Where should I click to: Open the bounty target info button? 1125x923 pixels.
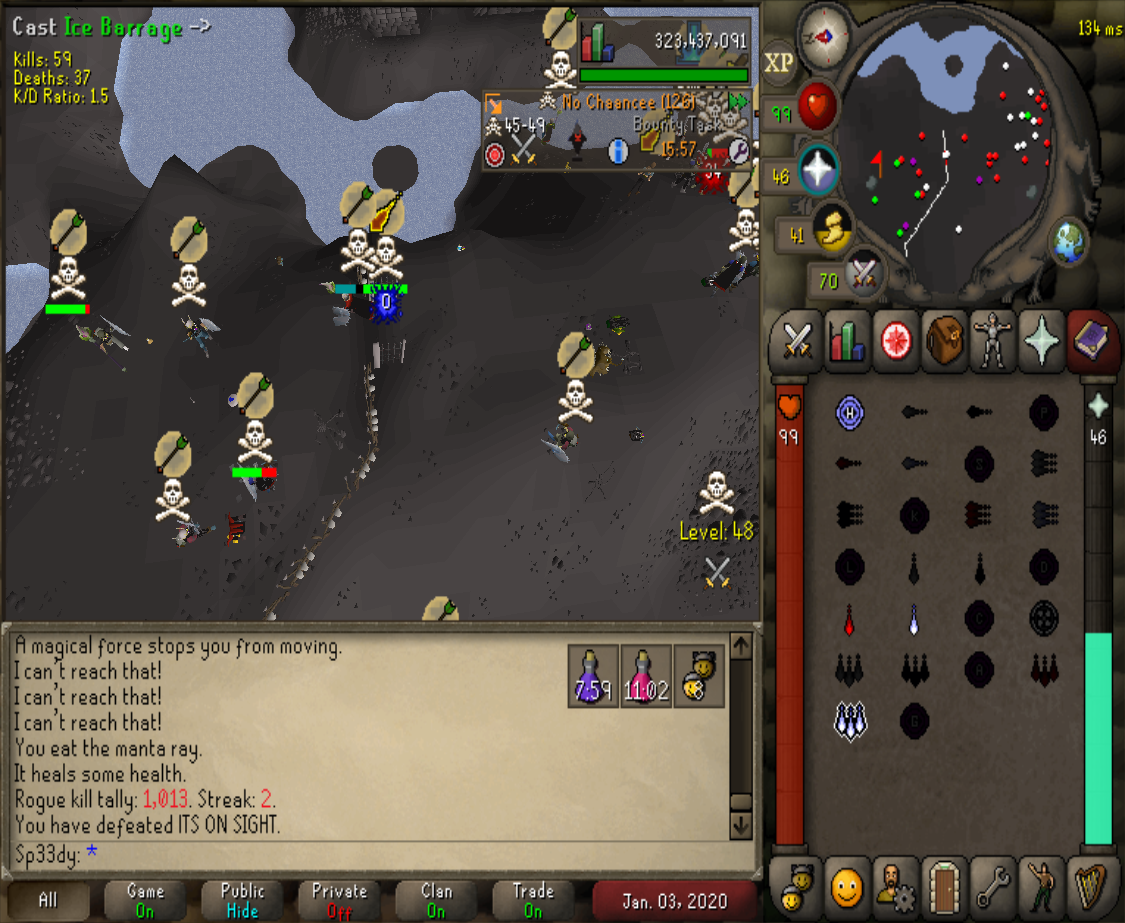(x=618, y=151)
